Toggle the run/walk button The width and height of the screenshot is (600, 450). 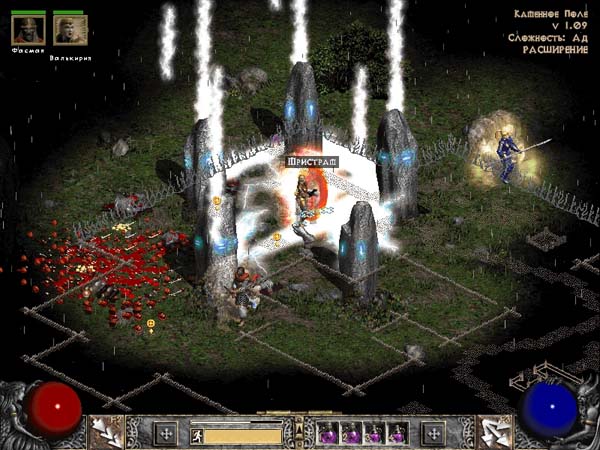point(197,434)
